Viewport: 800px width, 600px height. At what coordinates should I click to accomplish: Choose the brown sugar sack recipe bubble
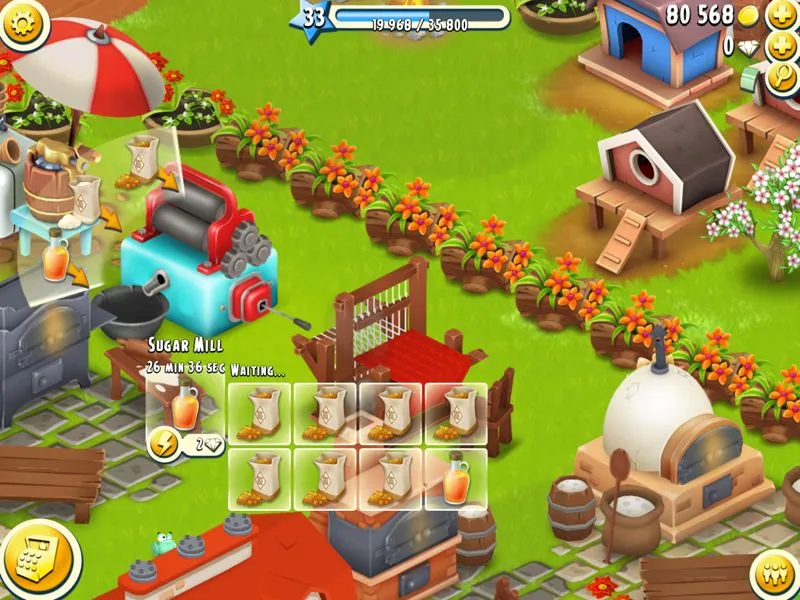143,160
